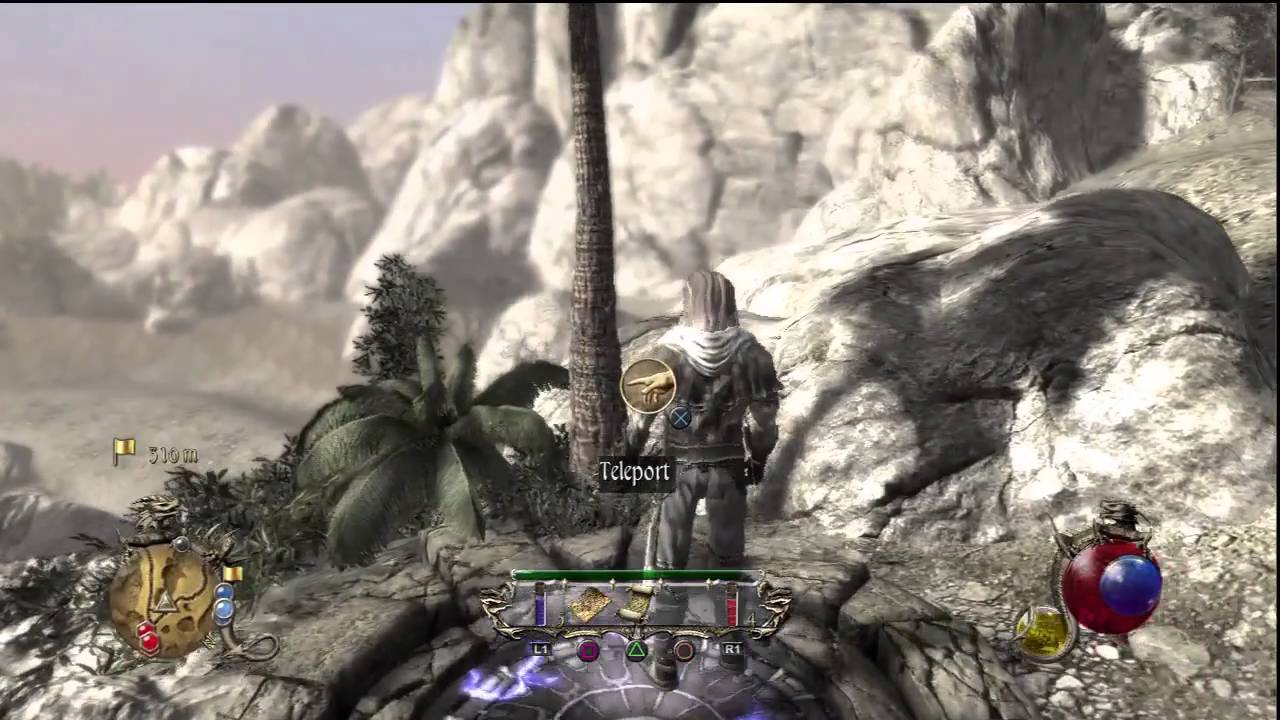Activate the rolled scroll hotbar slot

click(x=634, y=604)
